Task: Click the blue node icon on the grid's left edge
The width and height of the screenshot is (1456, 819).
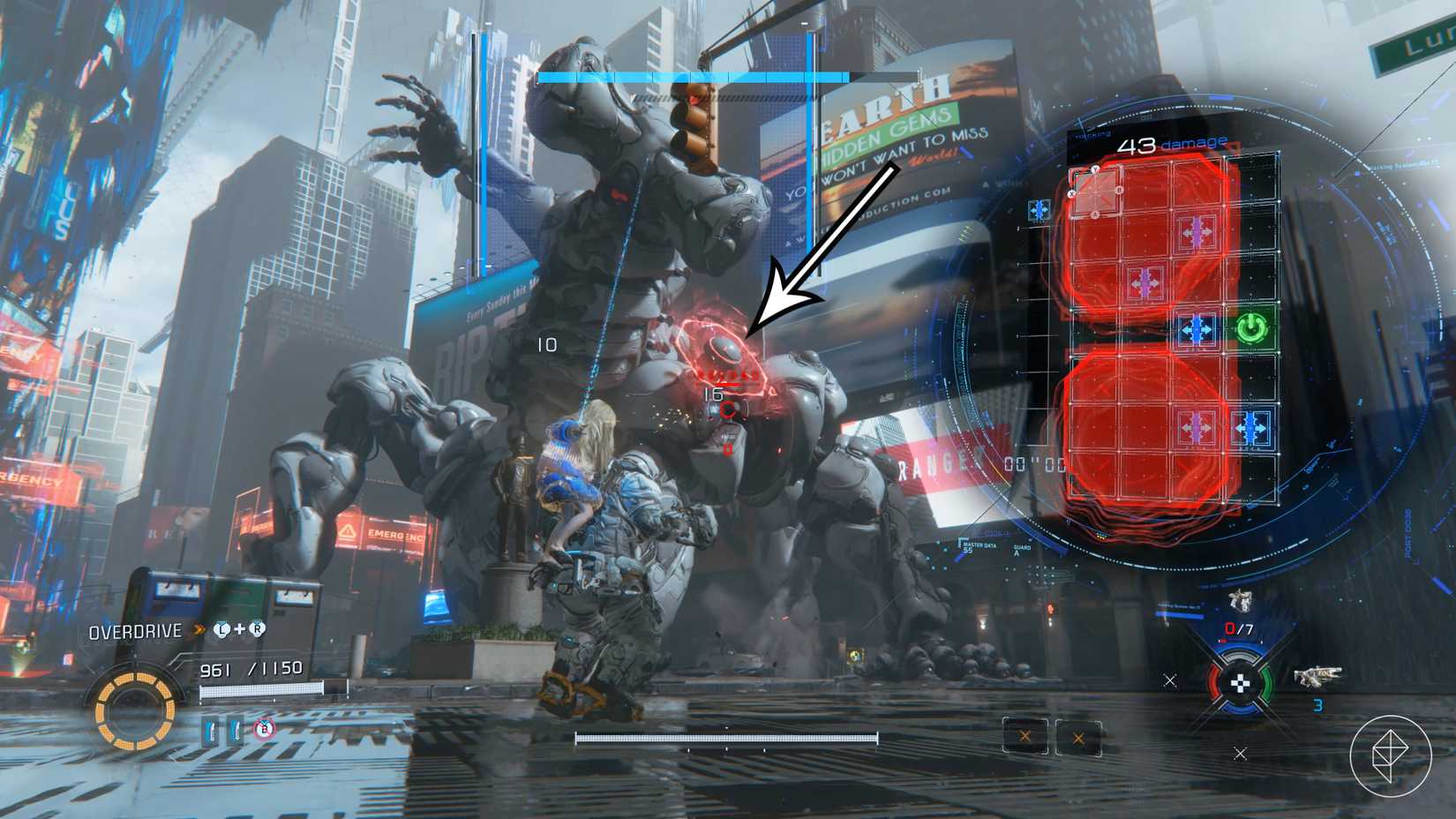Action: (x=1038, y=208)
